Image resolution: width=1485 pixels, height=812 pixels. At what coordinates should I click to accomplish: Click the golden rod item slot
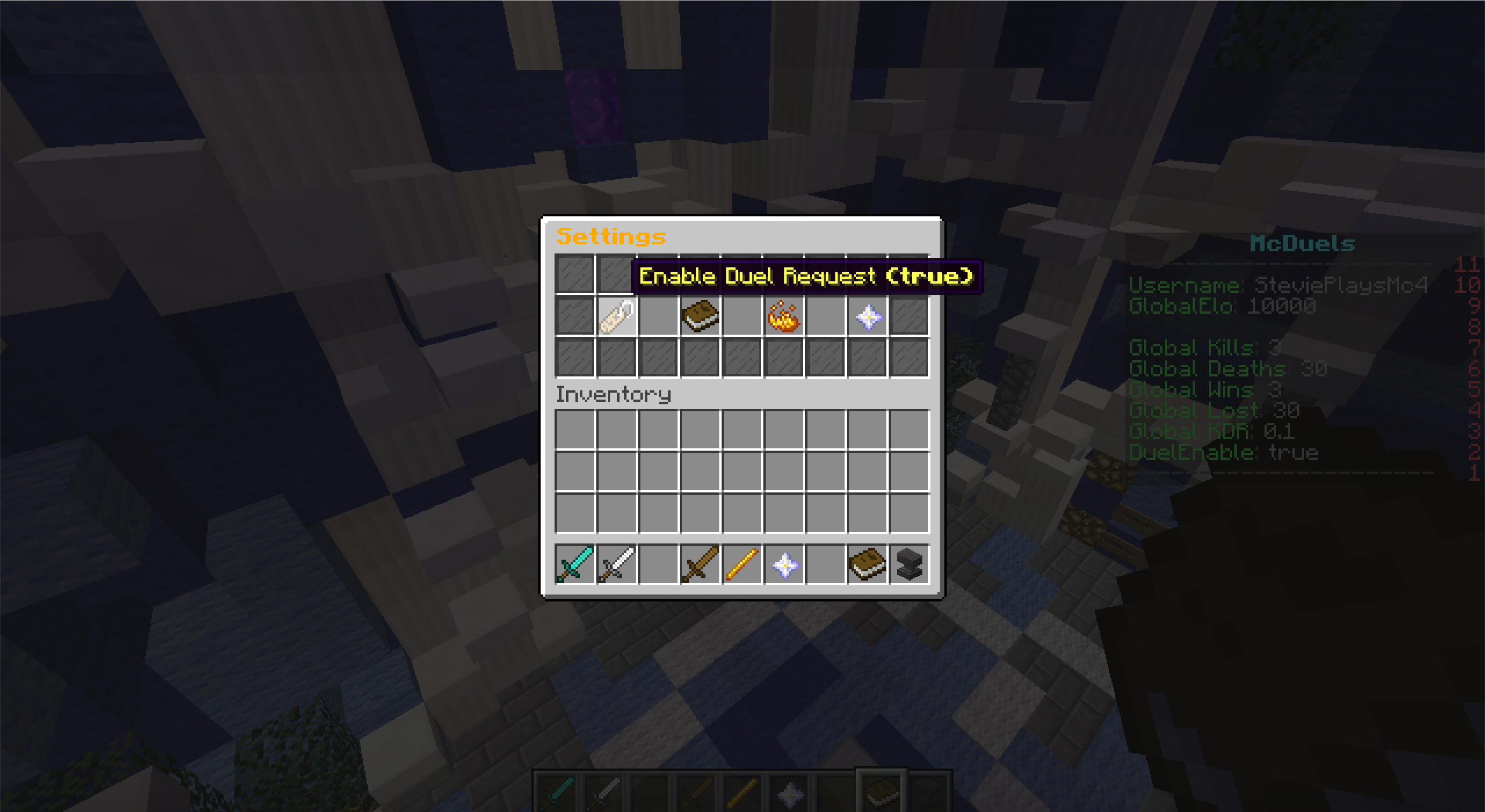click(x=742, y=564)
